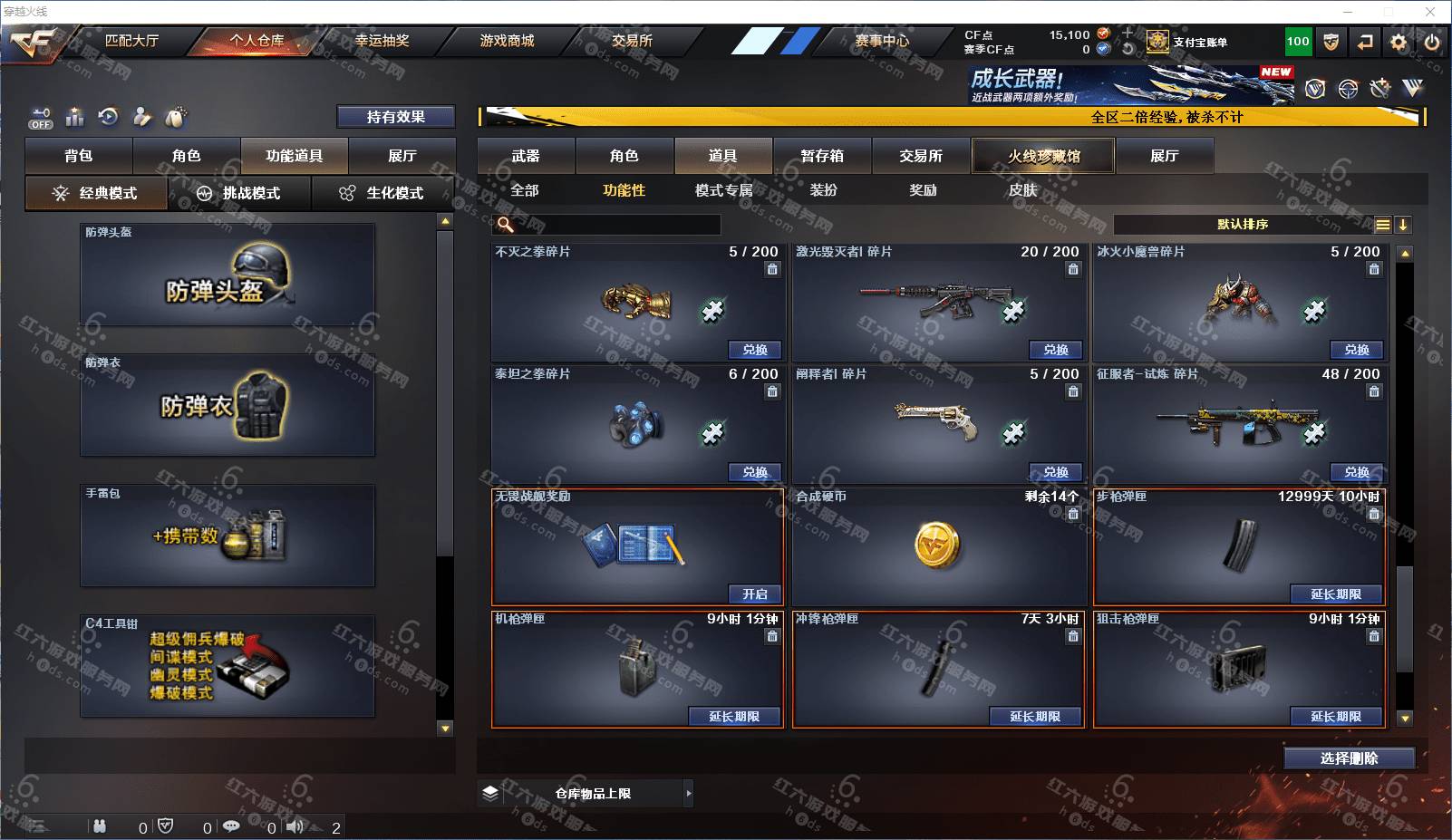Open the 赛事中心 tournament center

[x=881, y=41]
